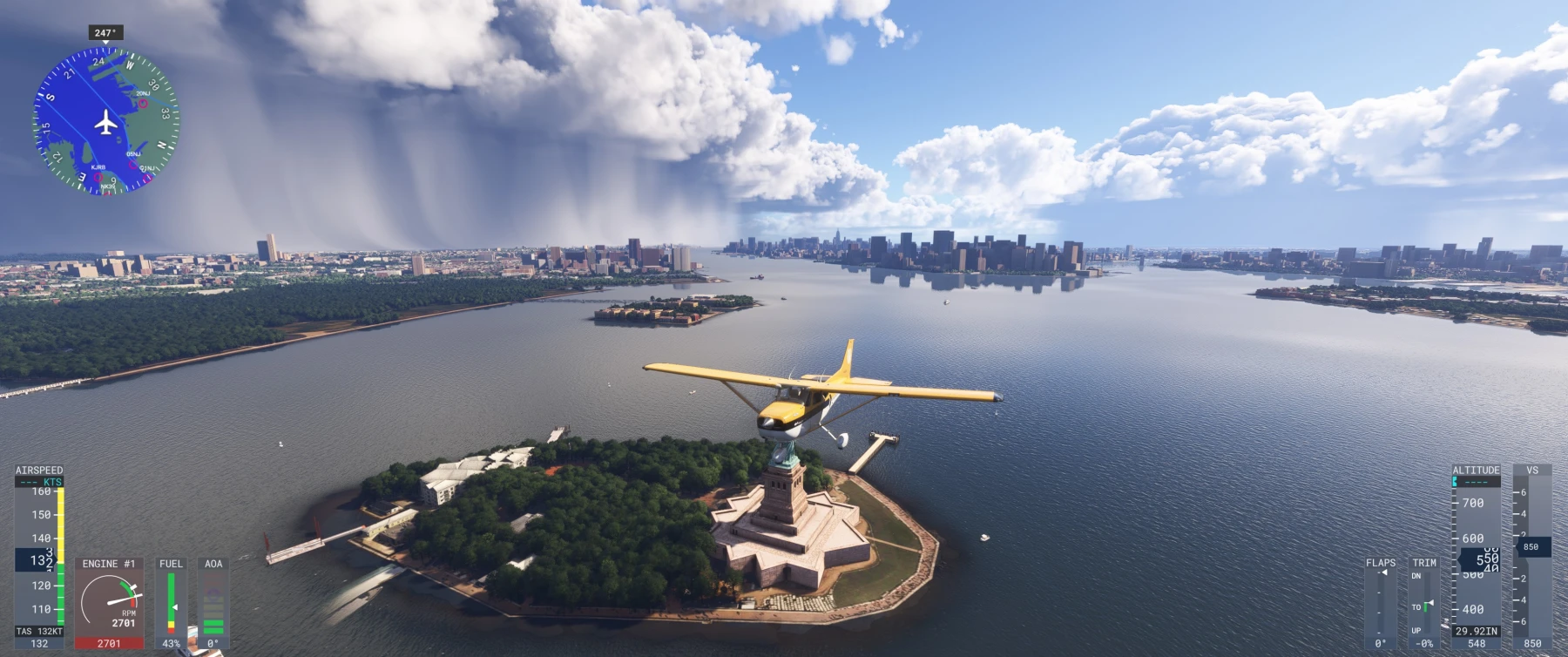Click the 01NJ airport ring on the minimap
Viewport: 1568px width, 657px height.
(x=146, y=177)
